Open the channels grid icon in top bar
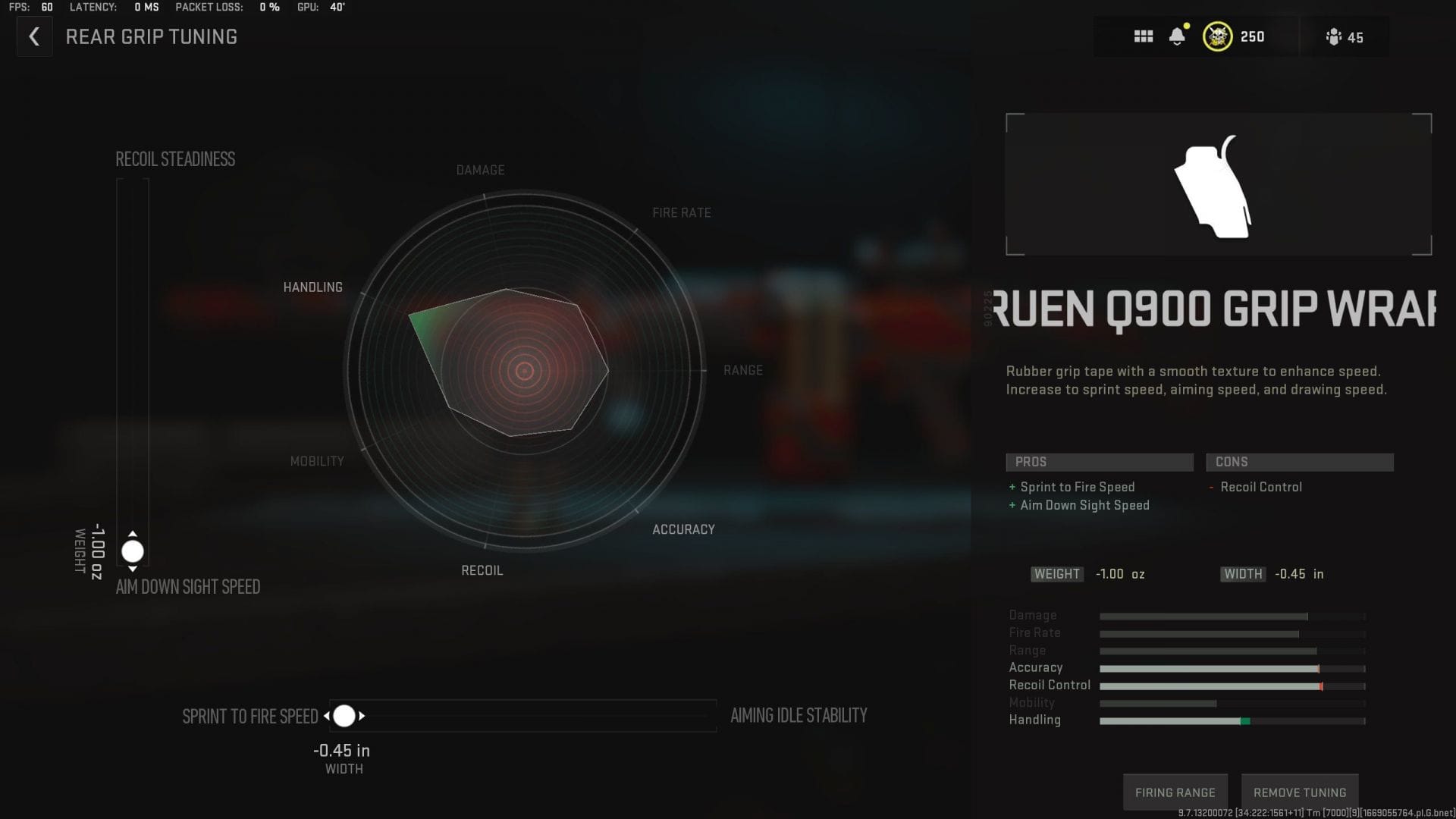Viewport: 1456px width, 819px height. pyautogui.click(x=1144, y=36)
